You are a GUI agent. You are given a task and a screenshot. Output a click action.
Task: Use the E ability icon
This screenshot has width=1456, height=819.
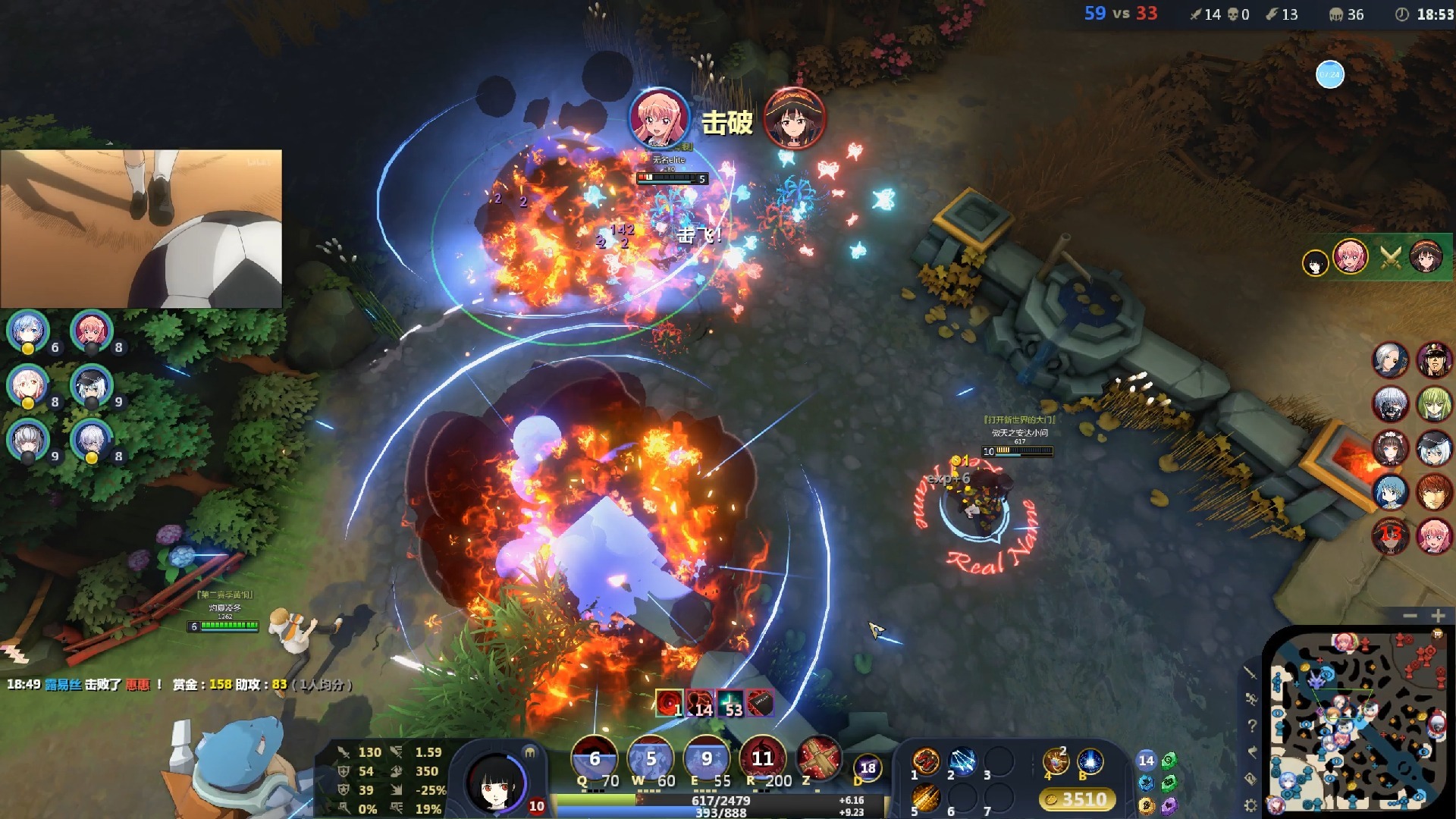click(x=706, y=758)
